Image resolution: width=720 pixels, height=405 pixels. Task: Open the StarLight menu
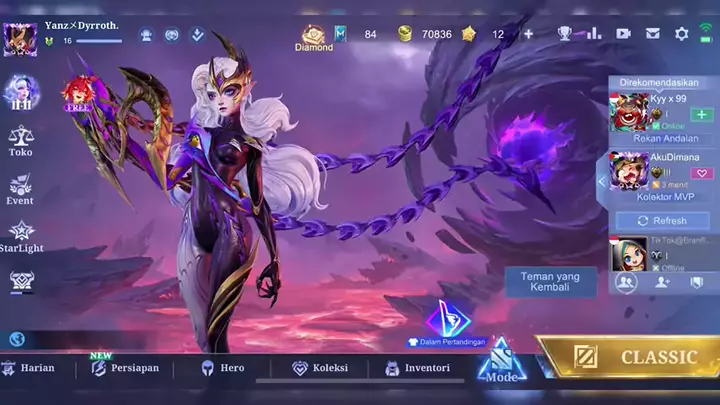tap(21, 236)
